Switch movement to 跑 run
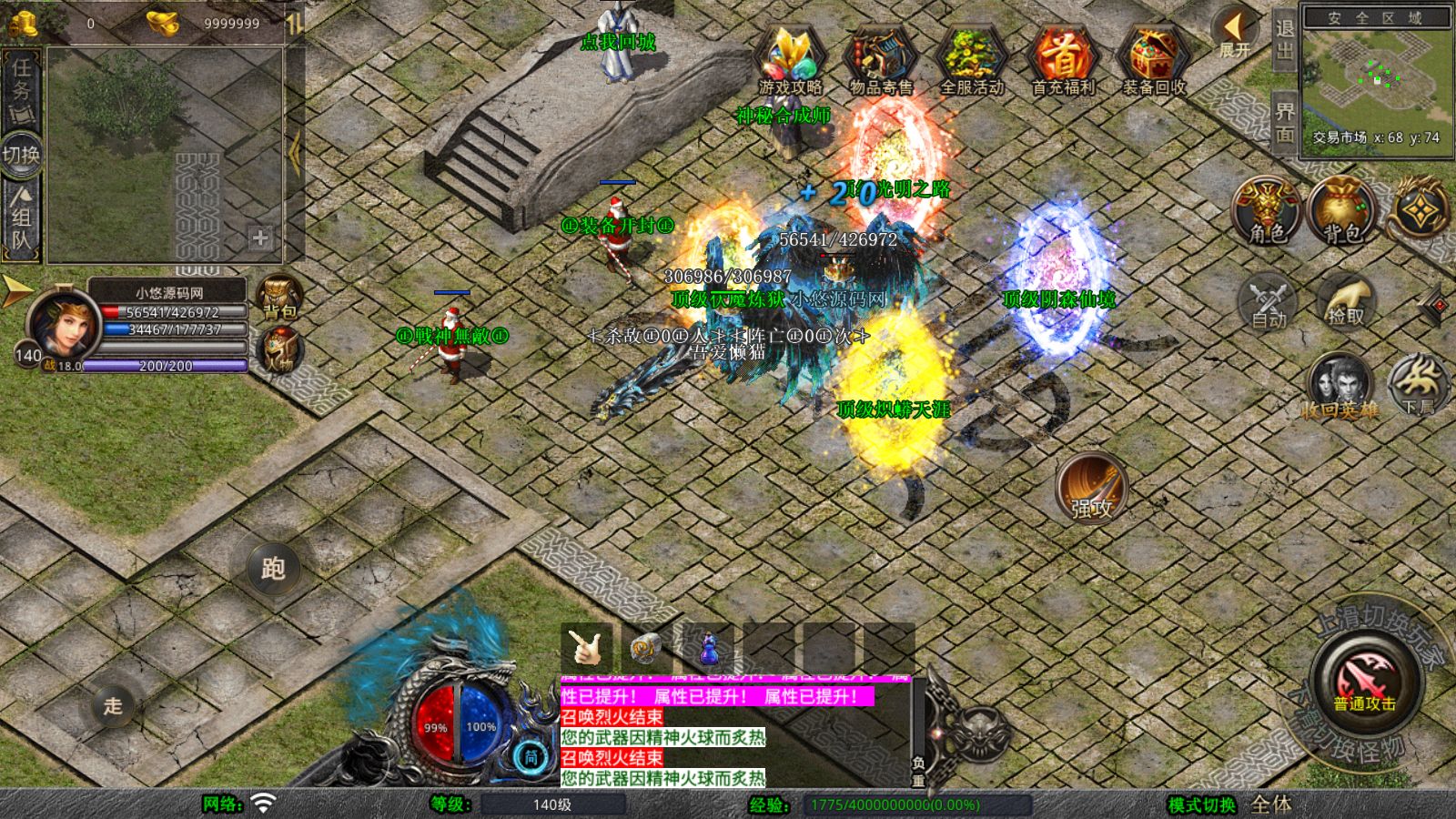 click(x=273, y=569)
